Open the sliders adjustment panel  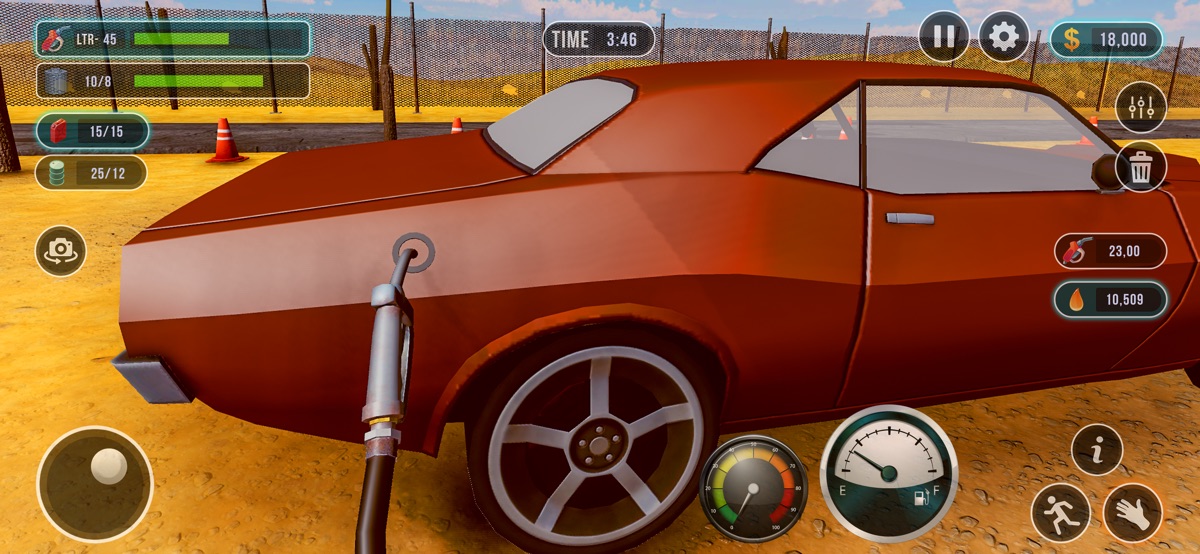tap(1141, 107)
